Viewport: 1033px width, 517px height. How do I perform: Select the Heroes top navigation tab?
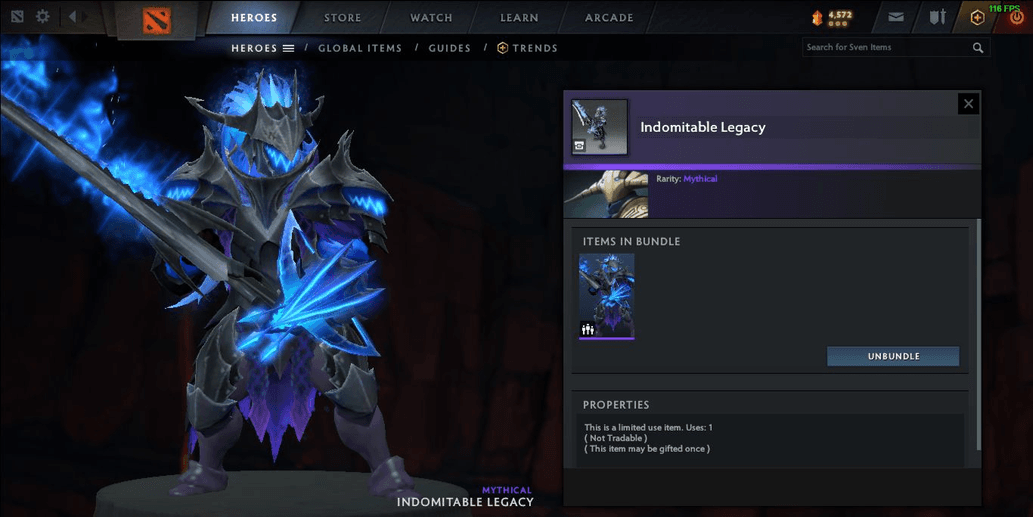(254, 17)
